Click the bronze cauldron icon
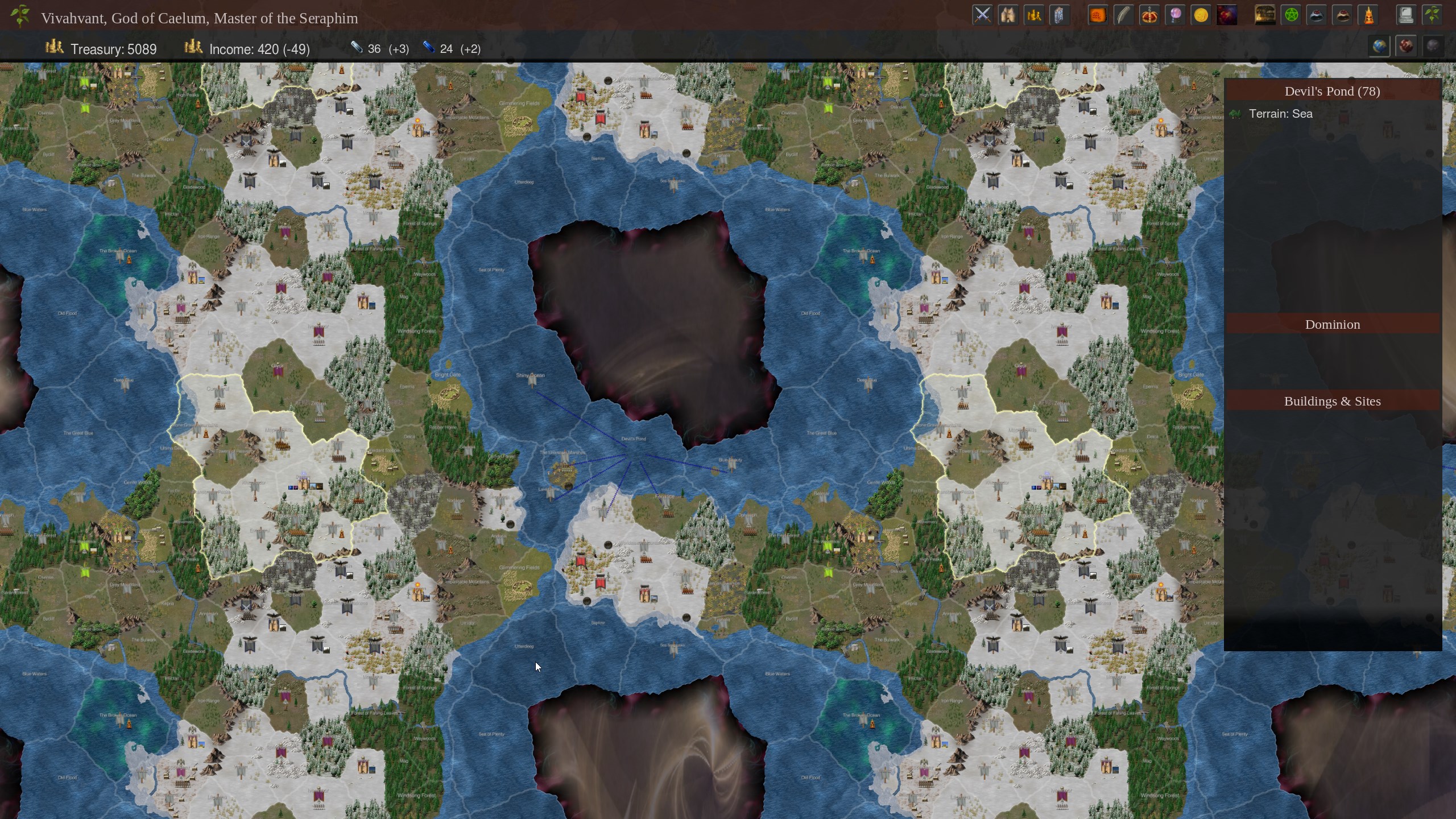This screenshot has width=1456, height=819. (1343, 15)
